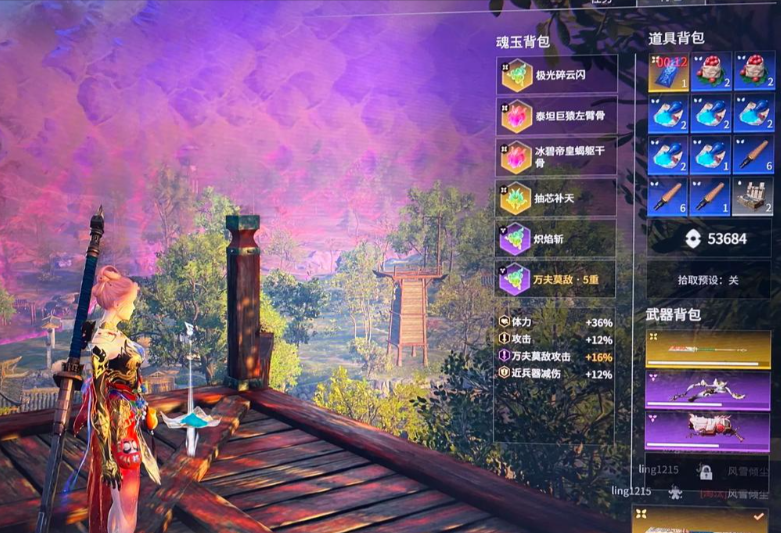
Task: Select the blue item with red timer
Action: [x=667, y=72]
